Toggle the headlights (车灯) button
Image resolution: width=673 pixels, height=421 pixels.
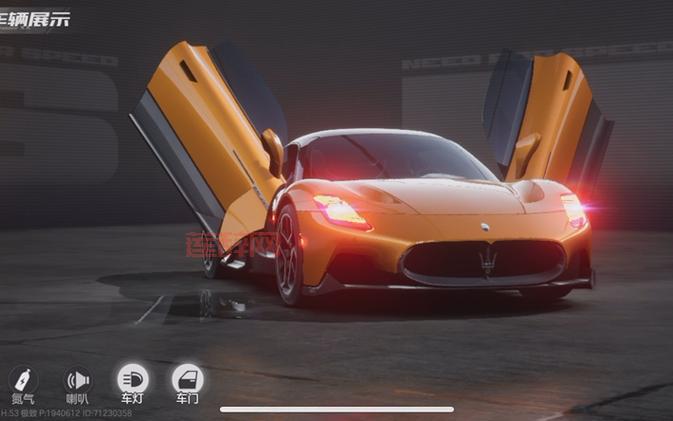(x=132, y=380)
